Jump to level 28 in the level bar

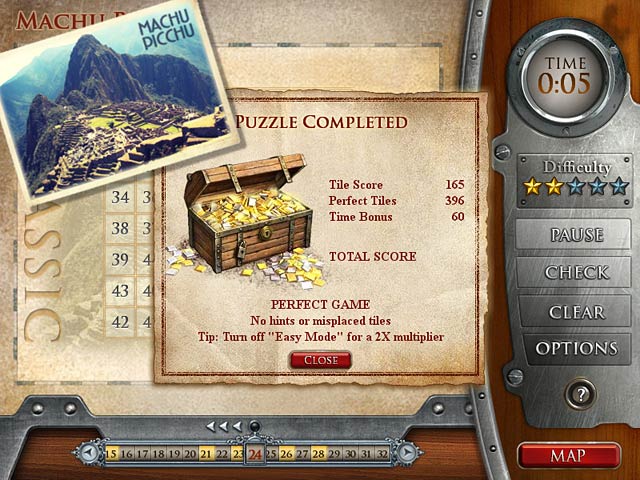pyautogui.click(x=319, y=454)
